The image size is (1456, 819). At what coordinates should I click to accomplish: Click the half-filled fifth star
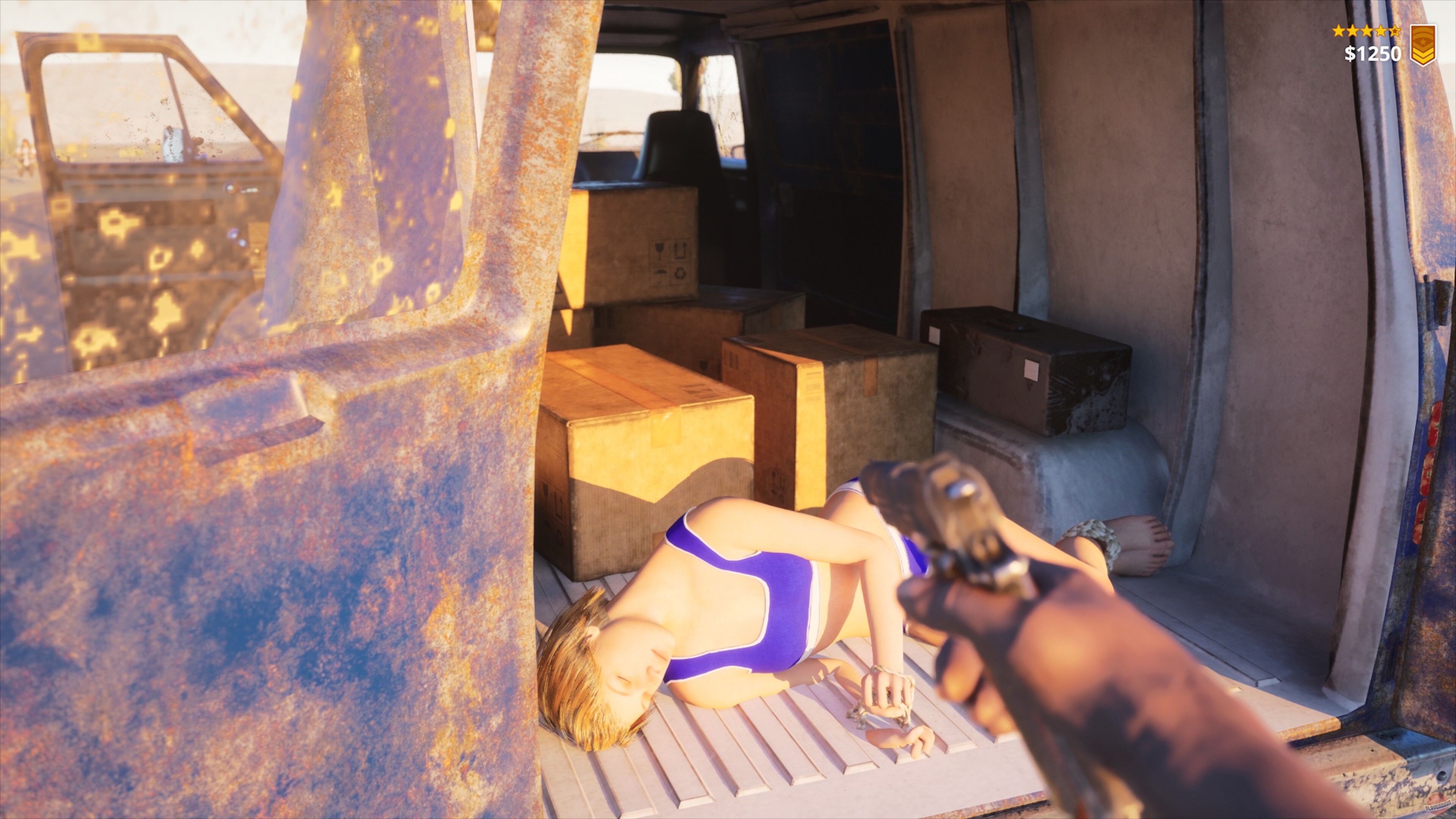1395,31
